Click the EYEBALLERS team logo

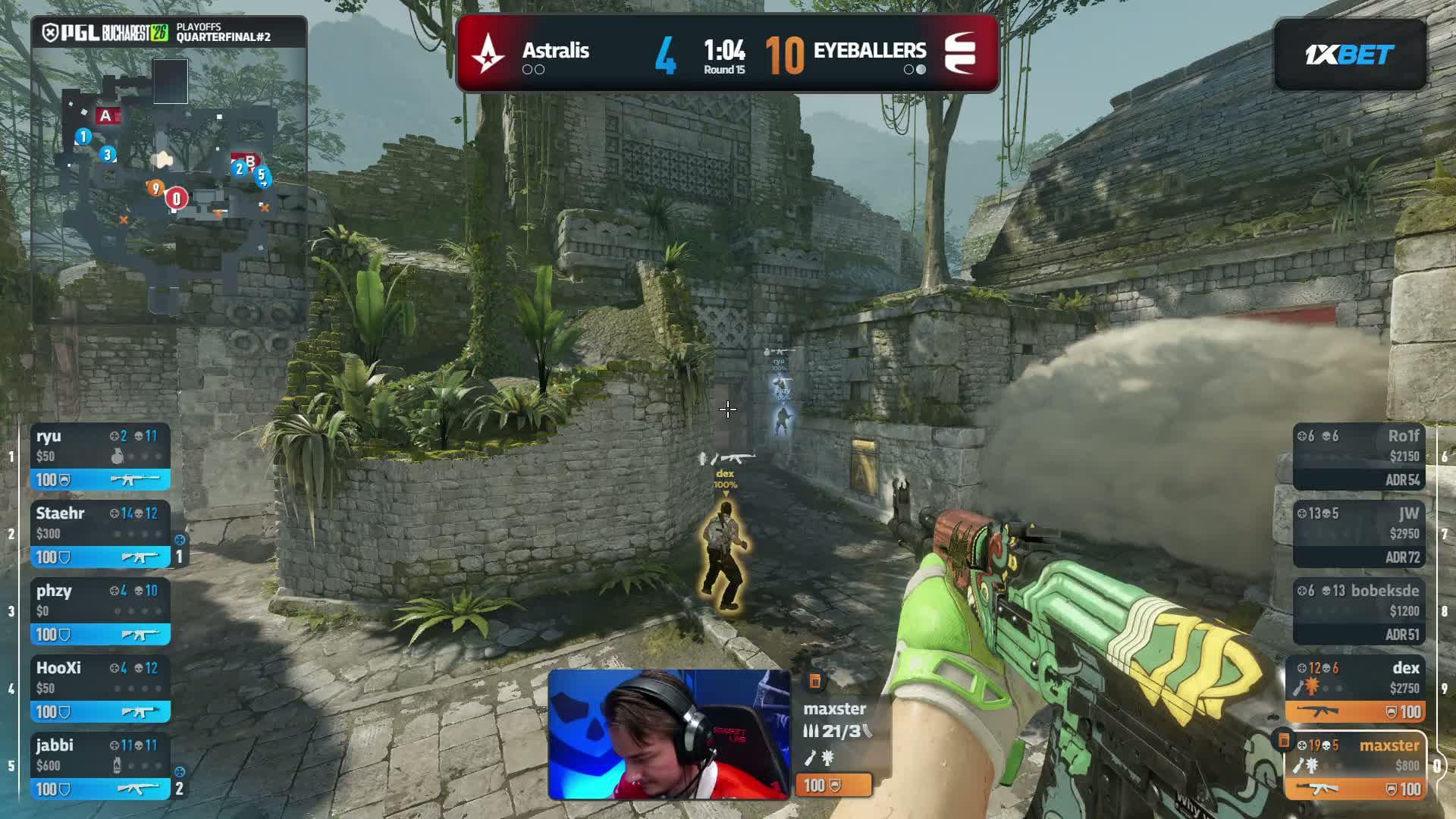[x=961, y=54]
